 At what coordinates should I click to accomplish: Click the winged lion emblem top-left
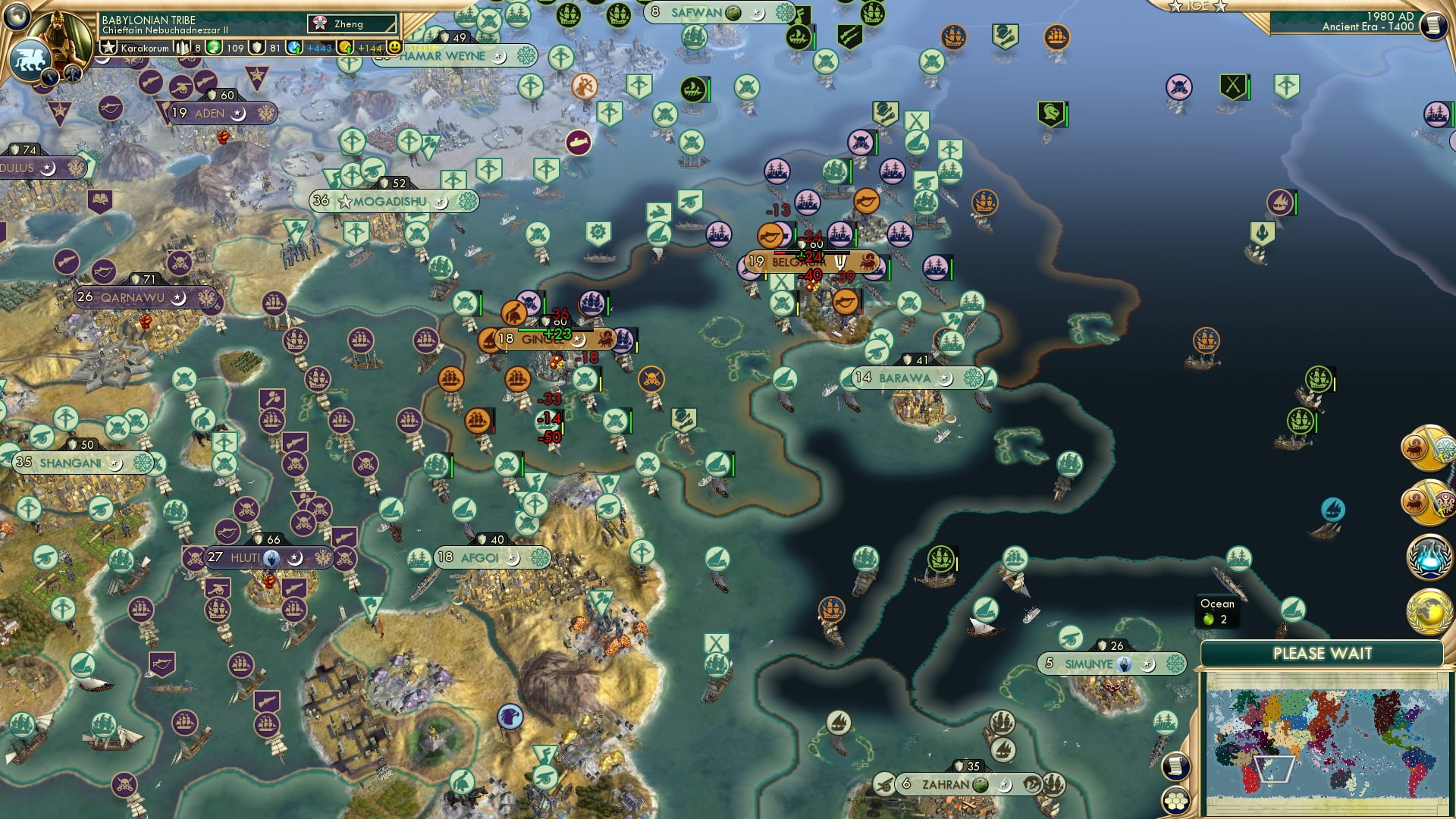(30, 58)
